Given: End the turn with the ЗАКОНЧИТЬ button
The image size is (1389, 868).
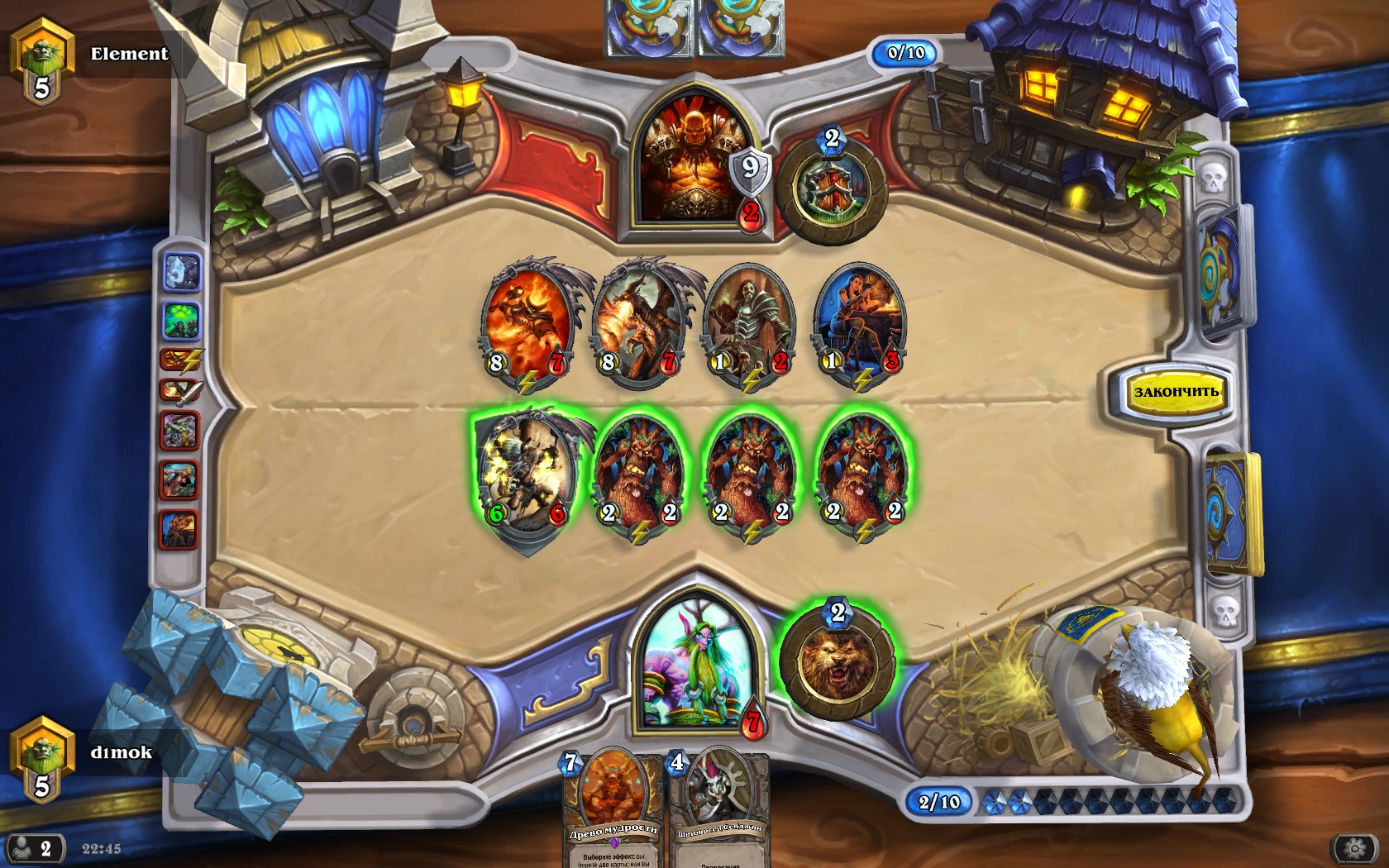Looking at the screenshot, I should coord(1175,391).
